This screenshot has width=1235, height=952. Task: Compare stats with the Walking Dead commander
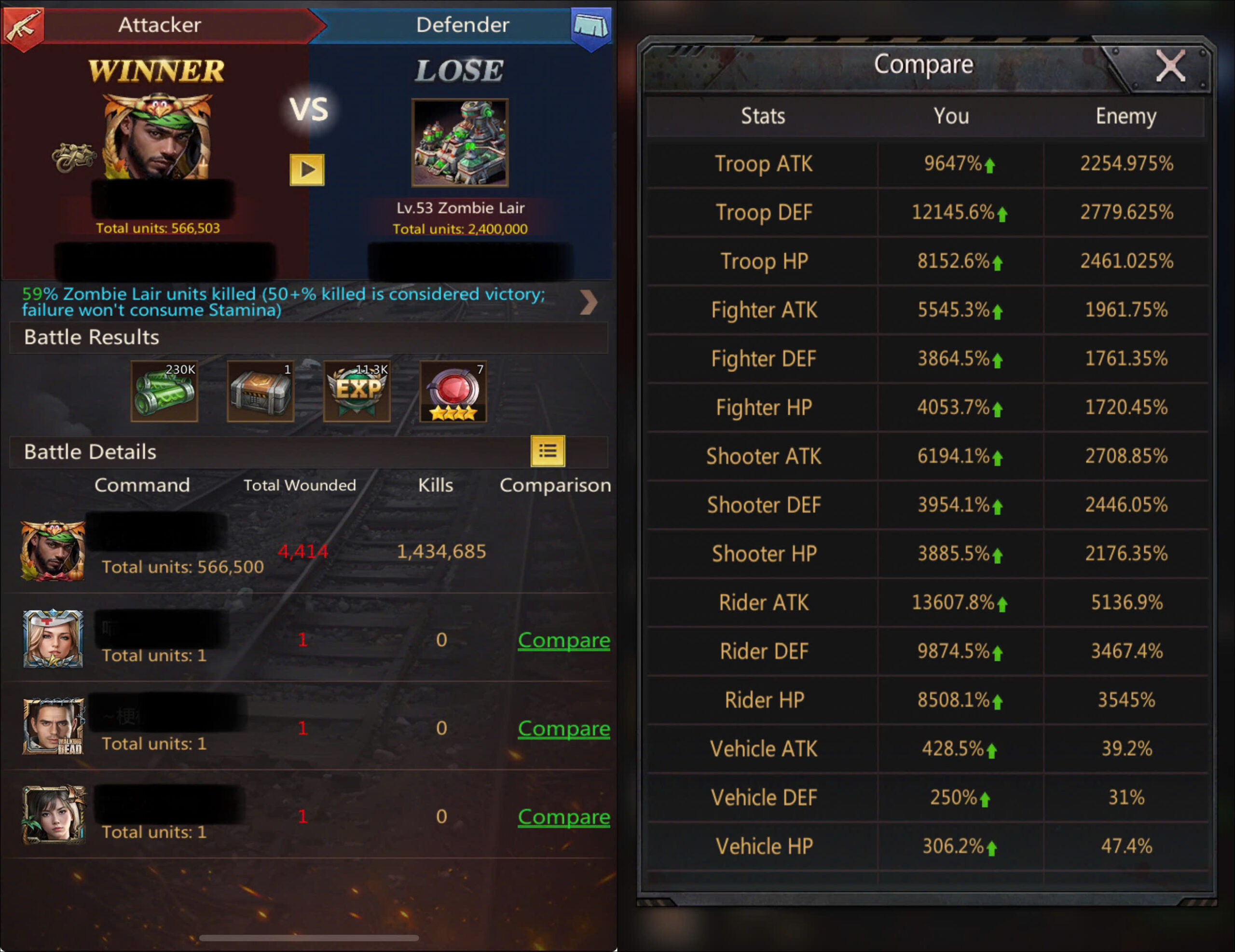(x=564, y=728)
